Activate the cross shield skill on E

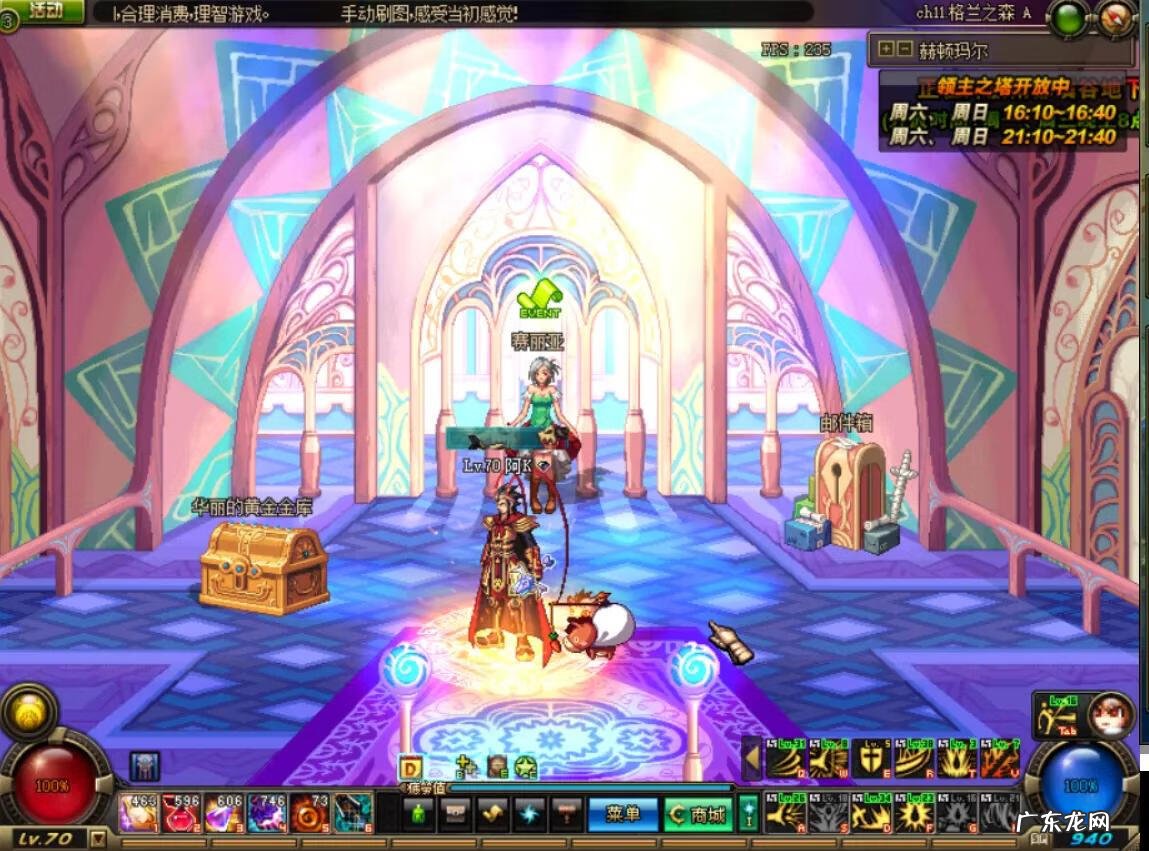pos(870,760)
